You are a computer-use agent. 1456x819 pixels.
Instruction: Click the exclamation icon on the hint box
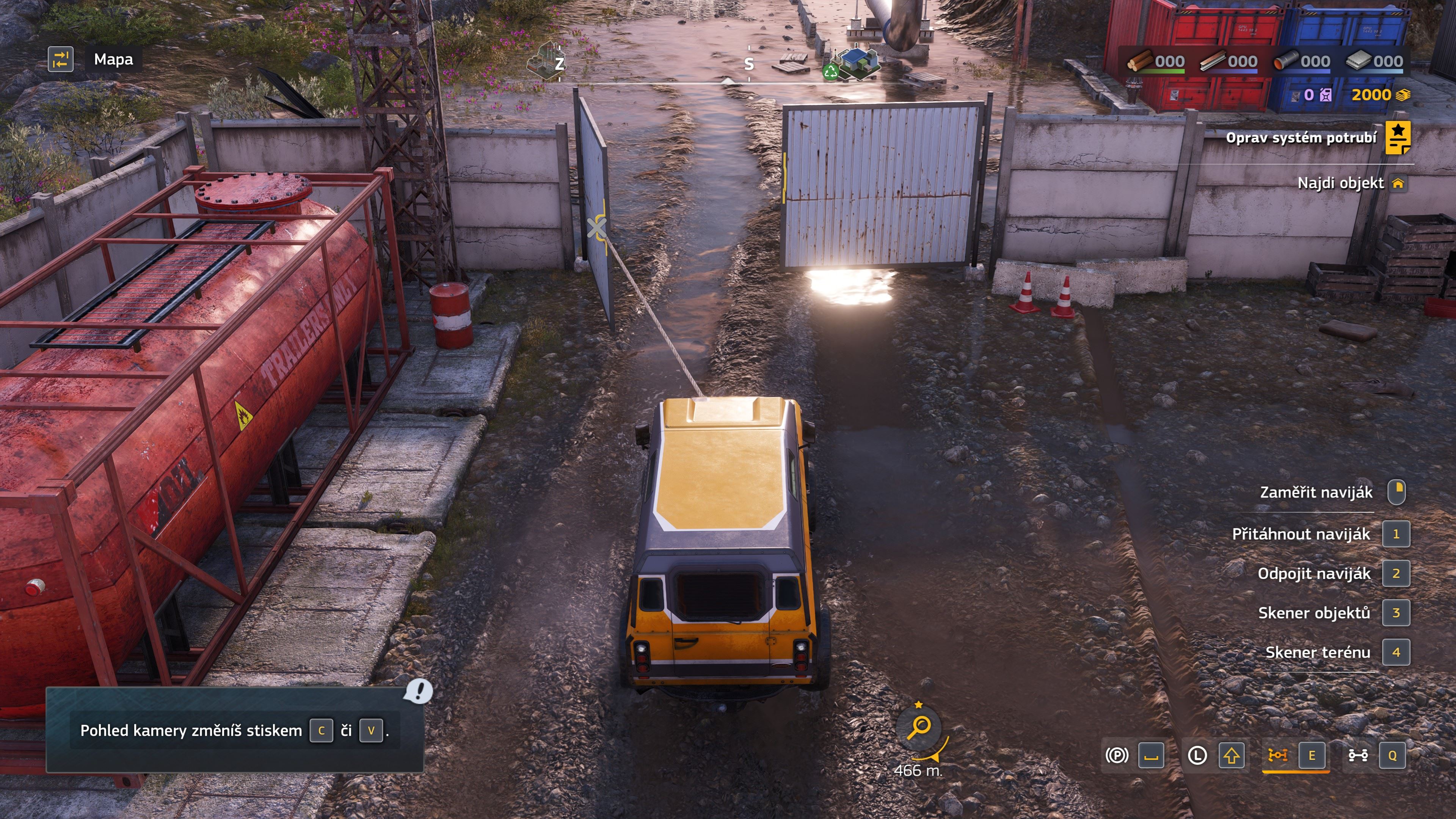[418, 691]
